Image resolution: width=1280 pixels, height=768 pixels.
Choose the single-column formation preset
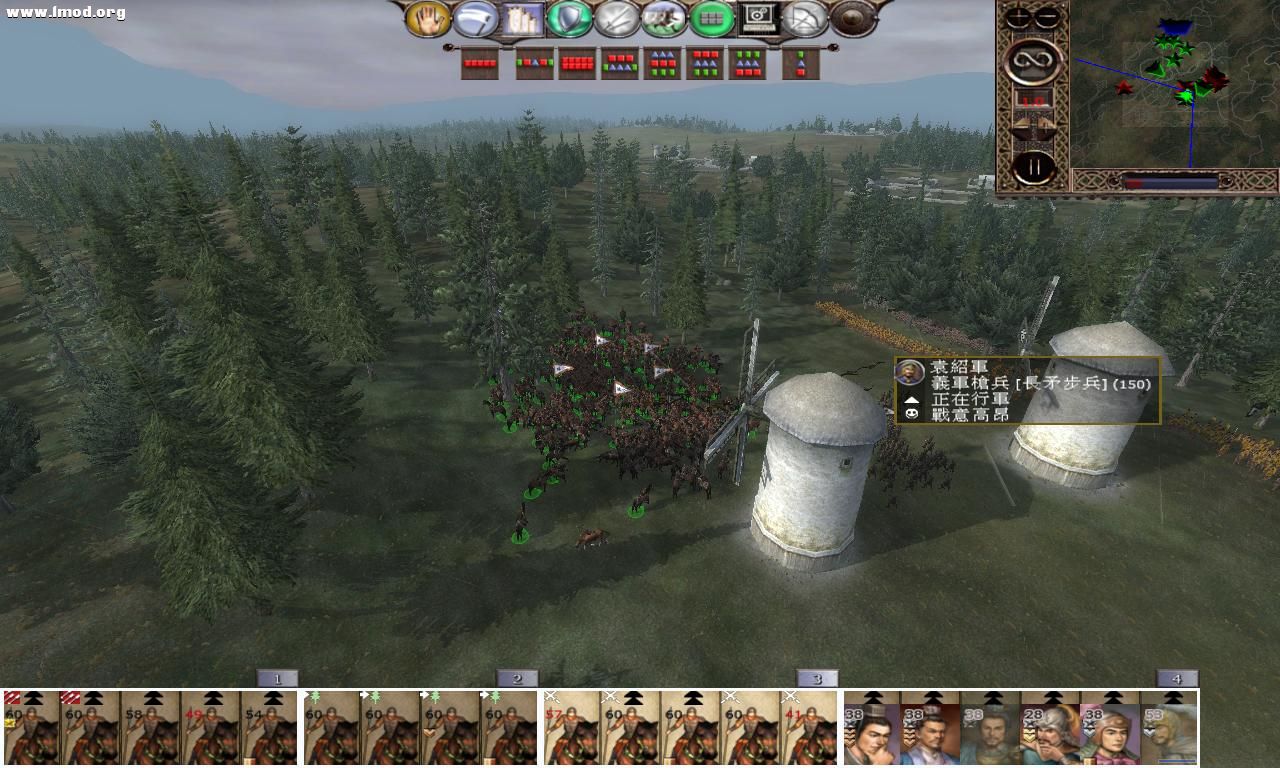tap(801, 64)
